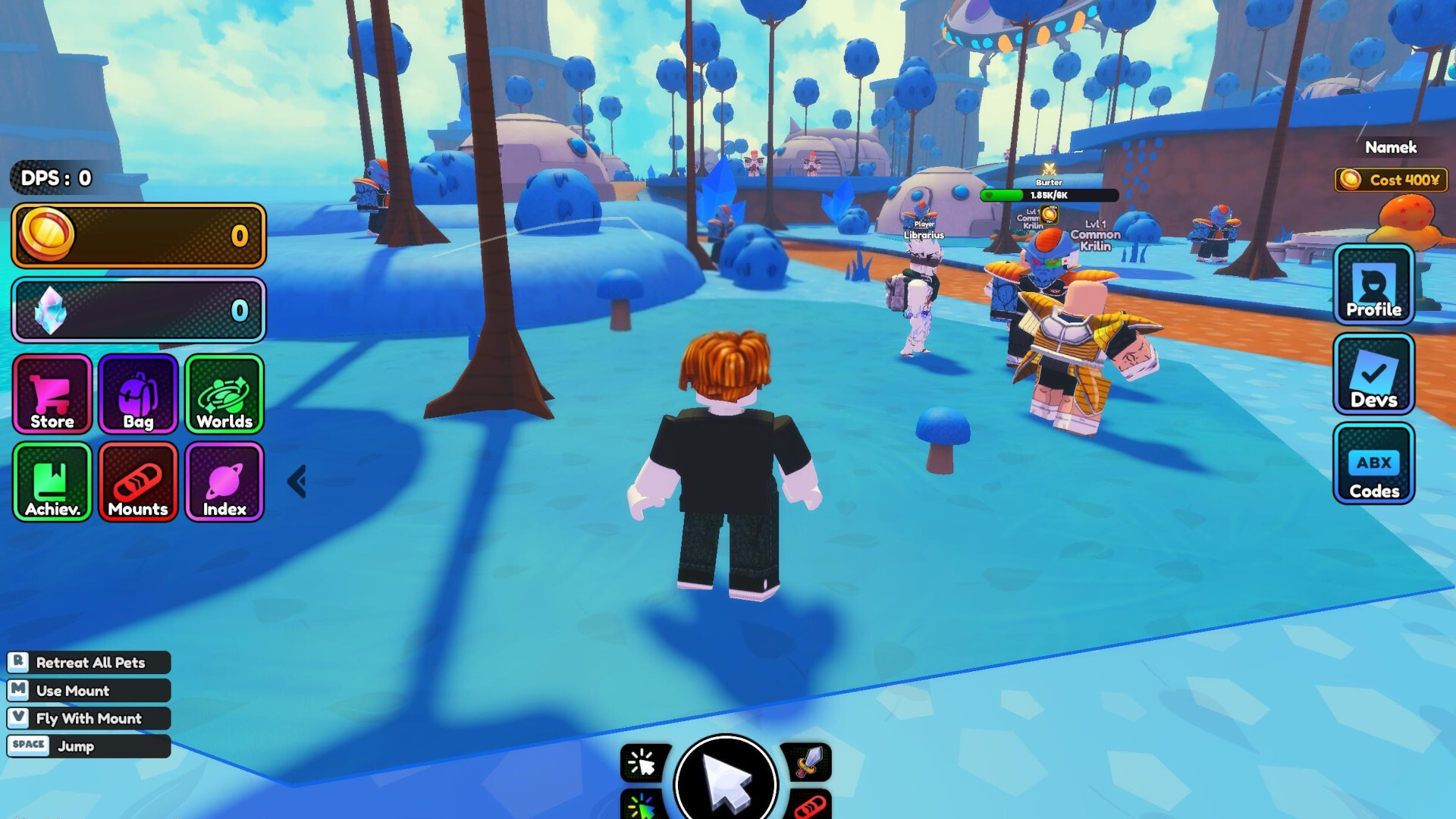
Task: Click the Fly With Mount option
Action: [x=89, y=718]
